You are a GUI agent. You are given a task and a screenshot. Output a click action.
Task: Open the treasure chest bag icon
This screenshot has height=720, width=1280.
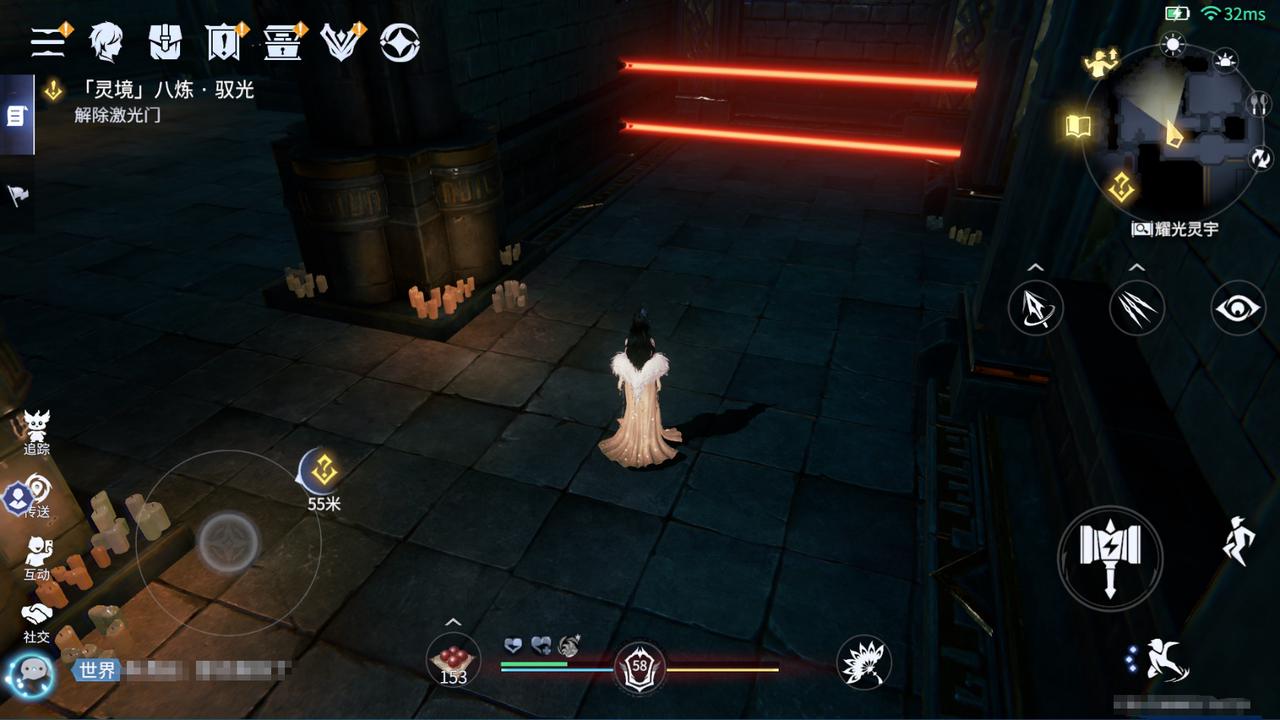click(x=165, y=42)
